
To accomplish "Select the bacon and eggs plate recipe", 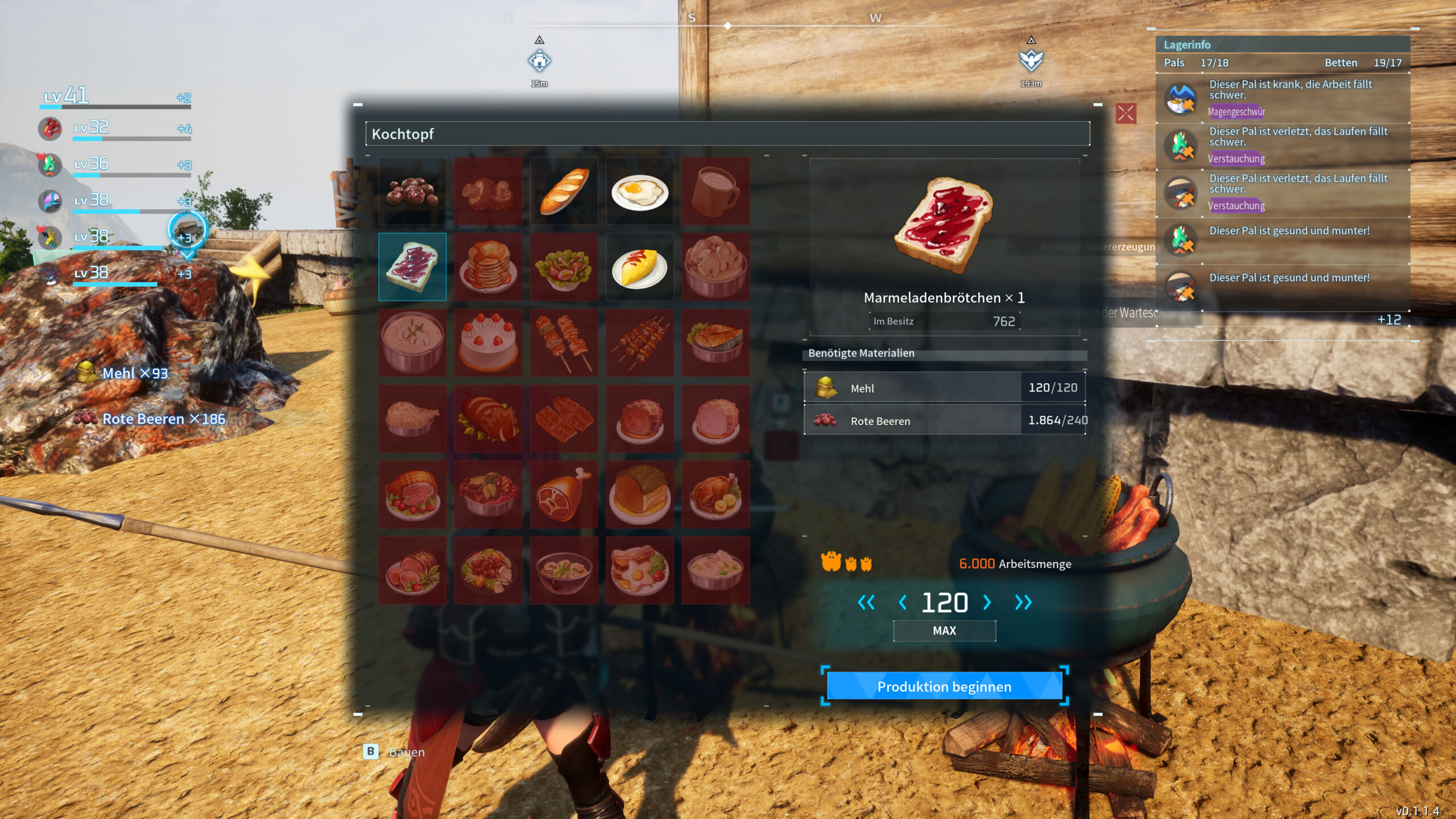I will point(640,570).
